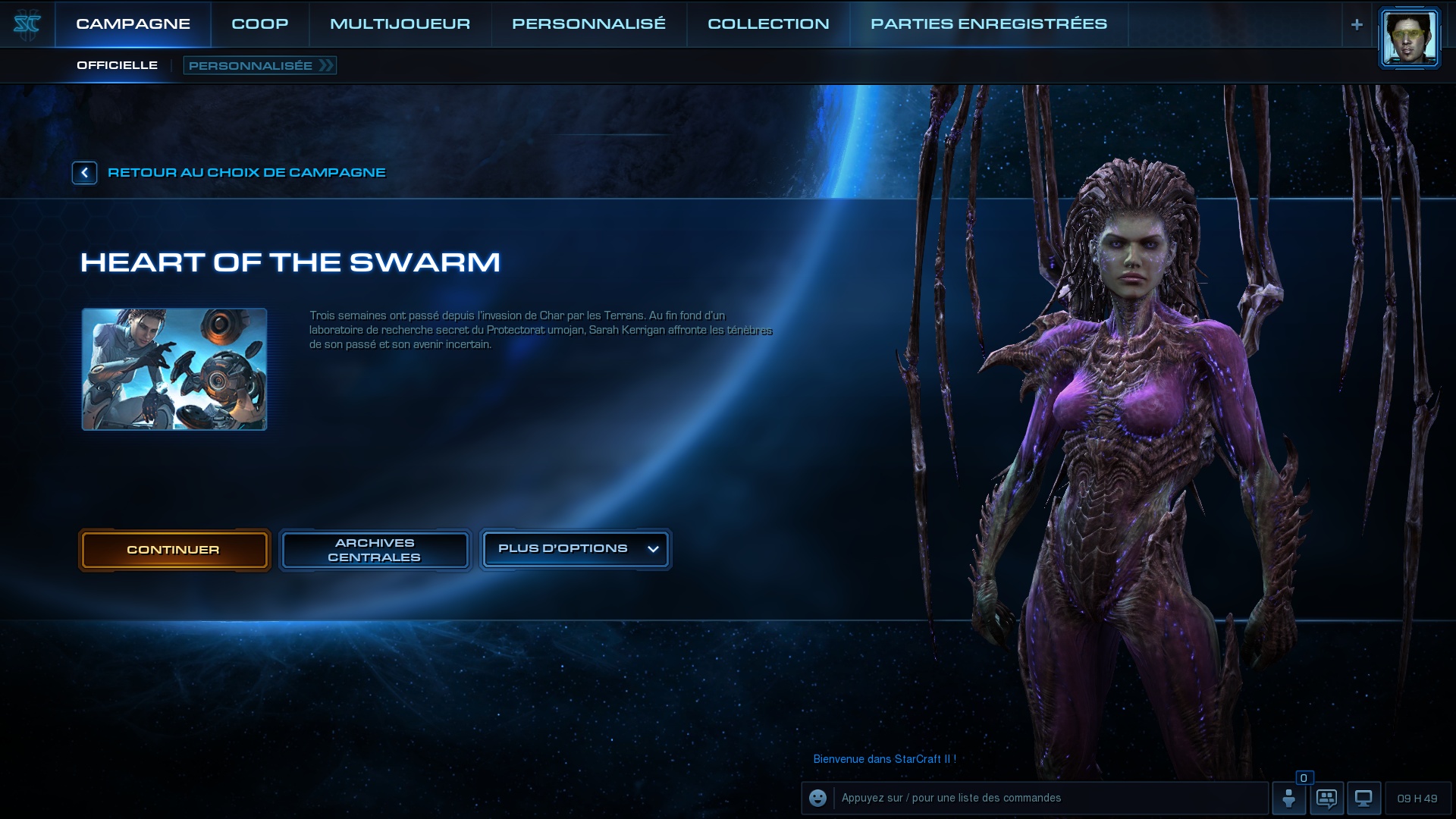Show Parties Enregistrées
This screenshot has width=1456, height=819.
coord(988,24)
